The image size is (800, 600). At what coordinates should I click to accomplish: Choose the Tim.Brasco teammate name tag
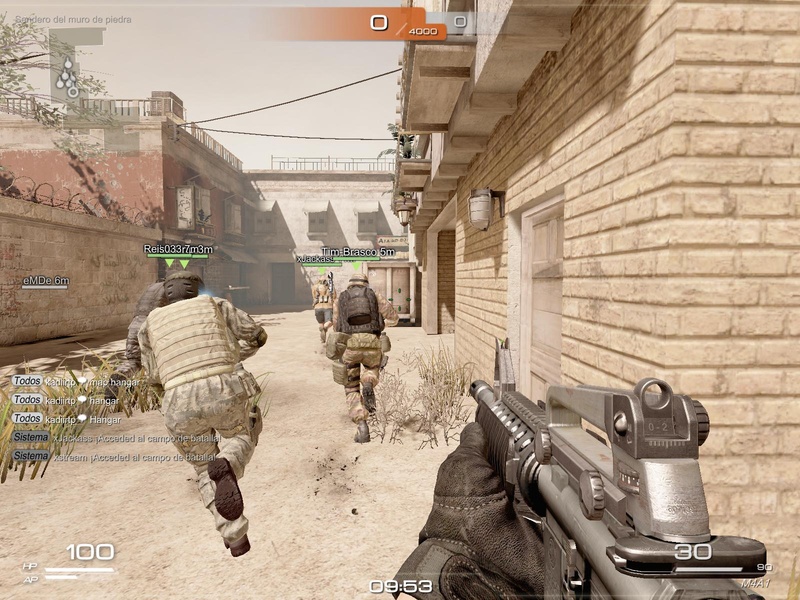click(357, 253)
